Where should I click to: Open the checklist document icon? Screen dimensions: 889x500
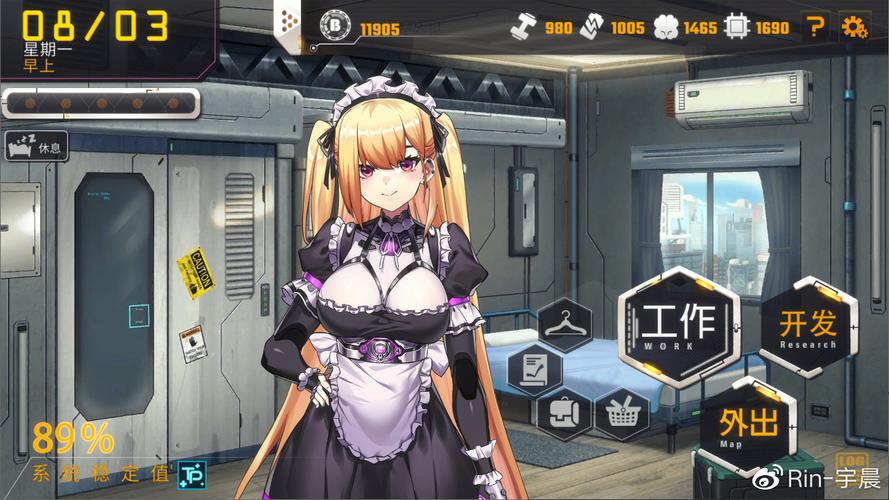534,368
